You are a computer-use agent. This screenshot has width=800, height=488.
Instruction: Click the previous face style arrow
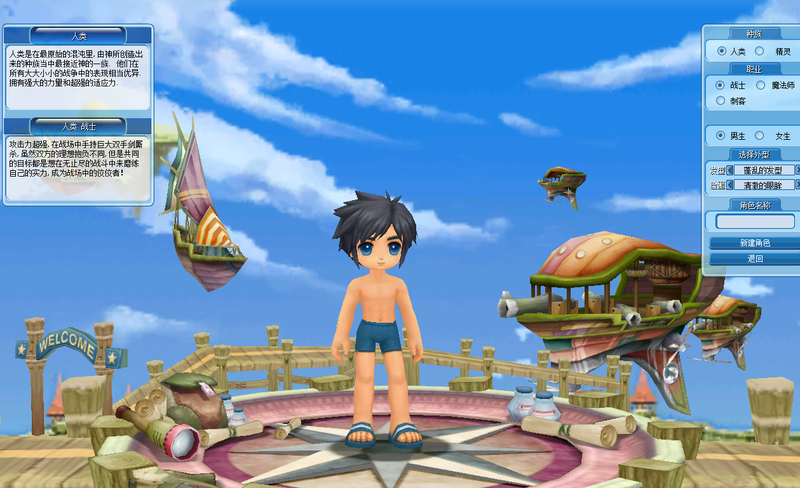point(730,185)
